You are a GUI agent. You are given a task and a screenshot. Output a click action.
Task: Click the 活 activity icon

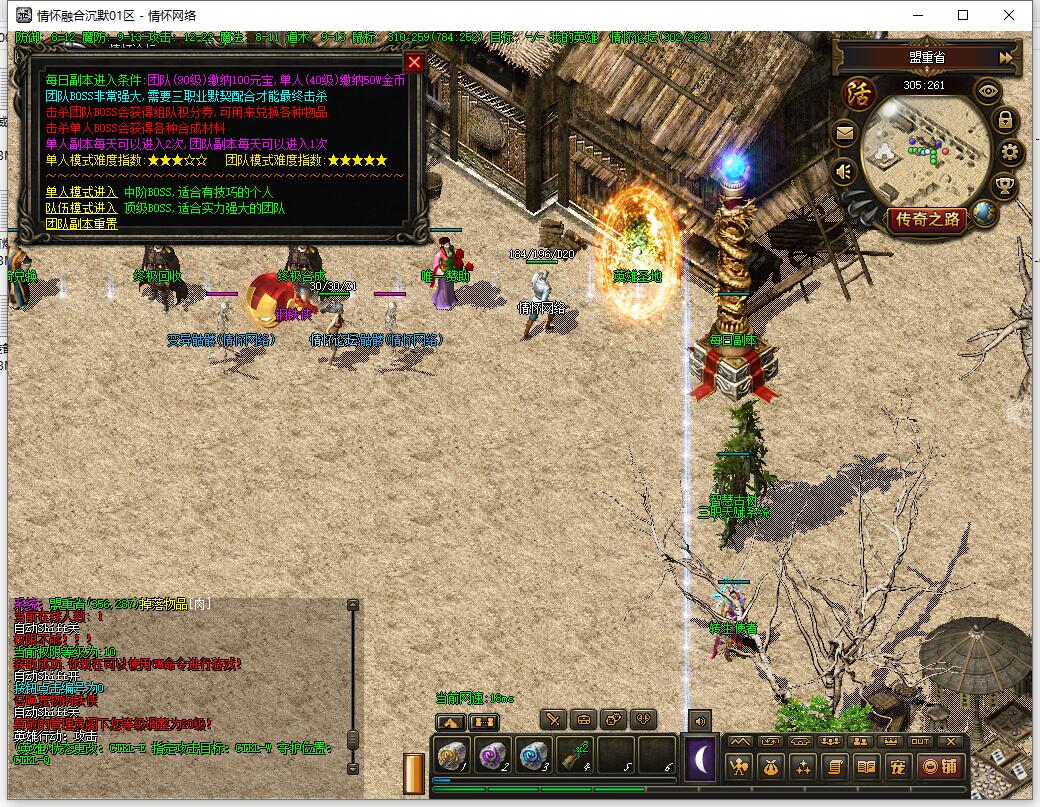[x=859, y=93]
